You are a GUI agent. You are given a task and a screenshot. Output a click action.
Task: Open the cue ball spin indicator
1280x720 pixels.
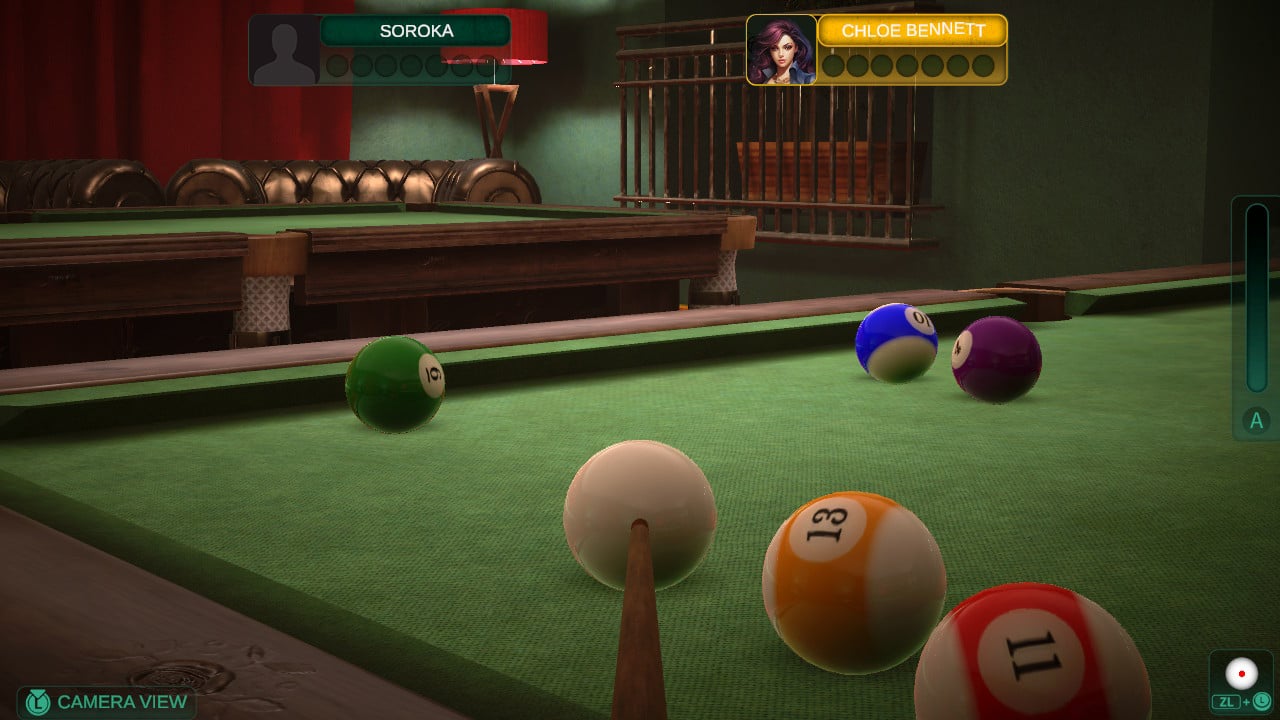coord(1242,674)
